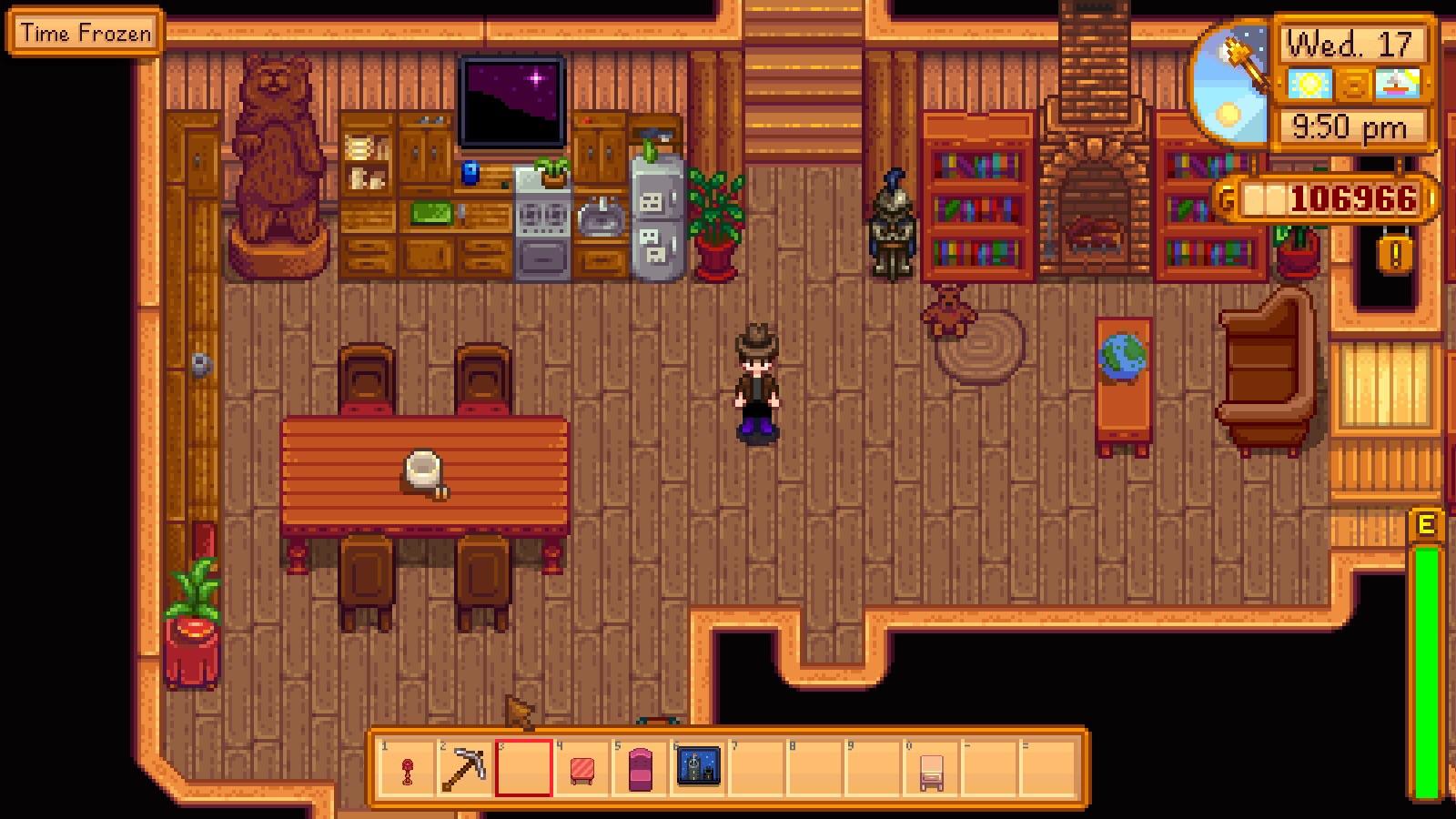
Task: Select the Return Scepter in hotbar slot 1
Action: (405, 772)
